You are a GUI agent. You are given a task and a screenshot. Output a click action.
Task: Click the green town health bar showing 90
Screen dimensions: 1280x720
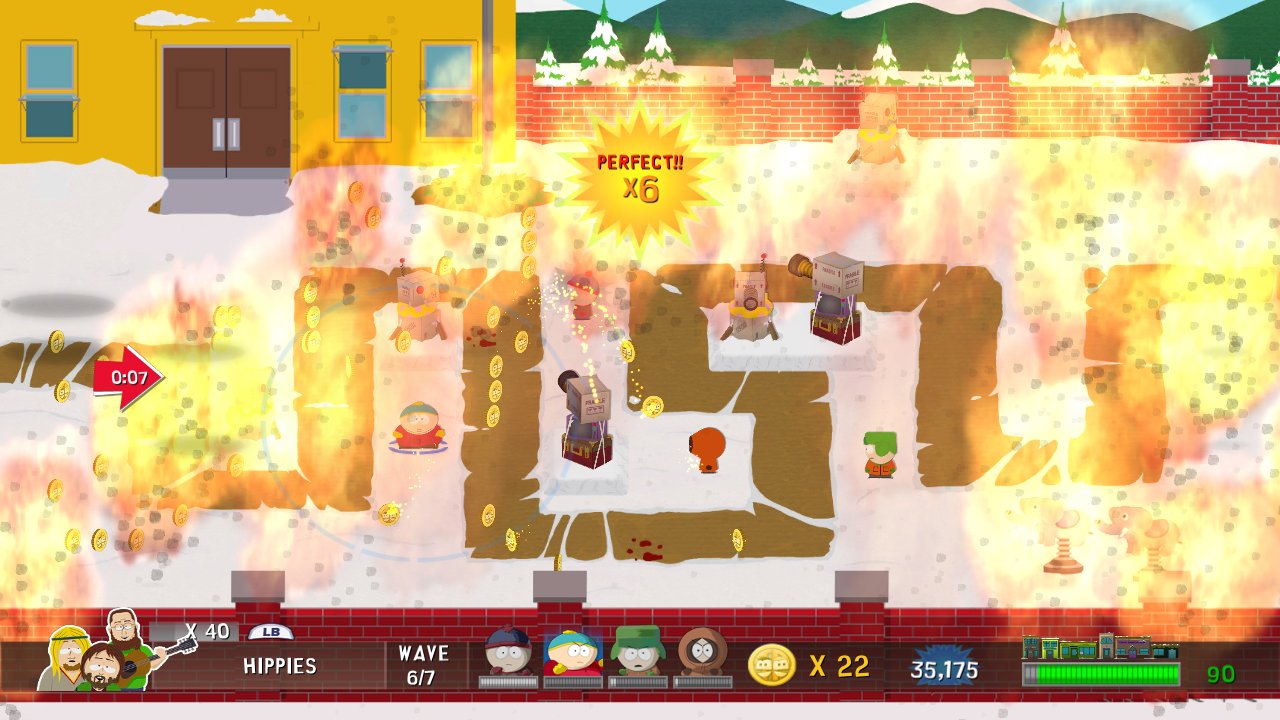click(x=1100, y=676)
